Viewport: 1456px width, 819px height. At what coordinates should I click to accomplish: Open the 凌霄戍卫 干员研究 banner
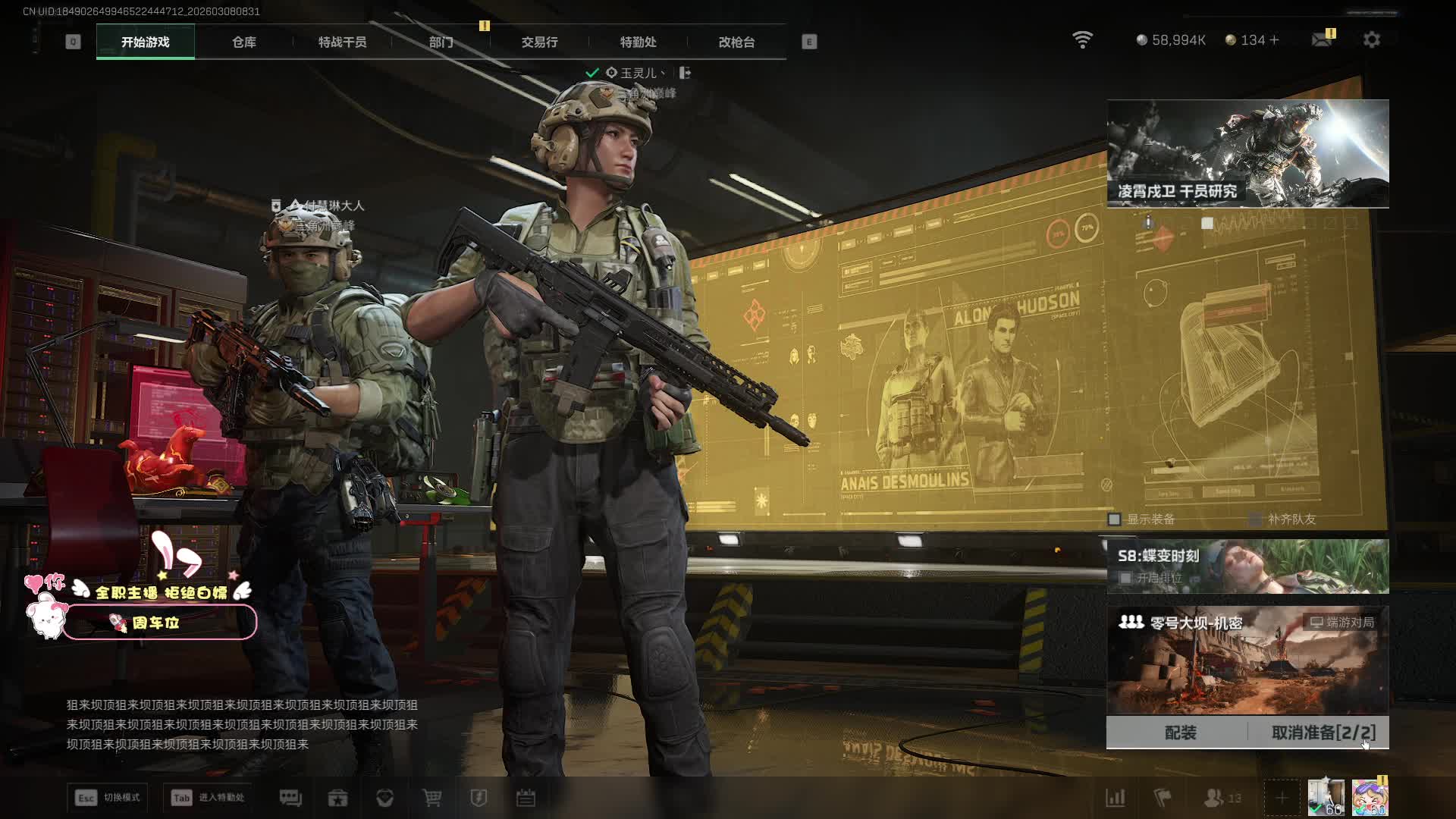1247,153
